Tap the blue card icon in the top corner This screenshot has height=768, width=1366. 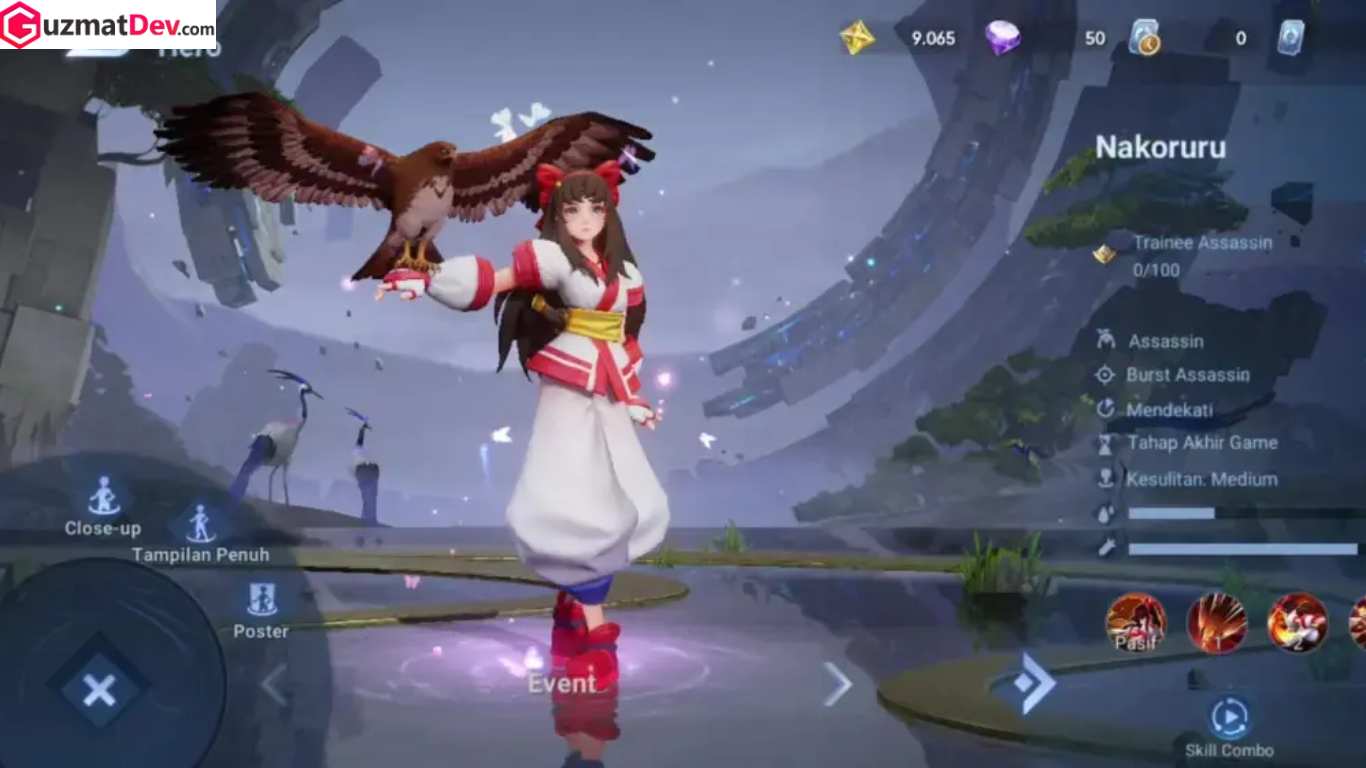tap(1290, 38)
